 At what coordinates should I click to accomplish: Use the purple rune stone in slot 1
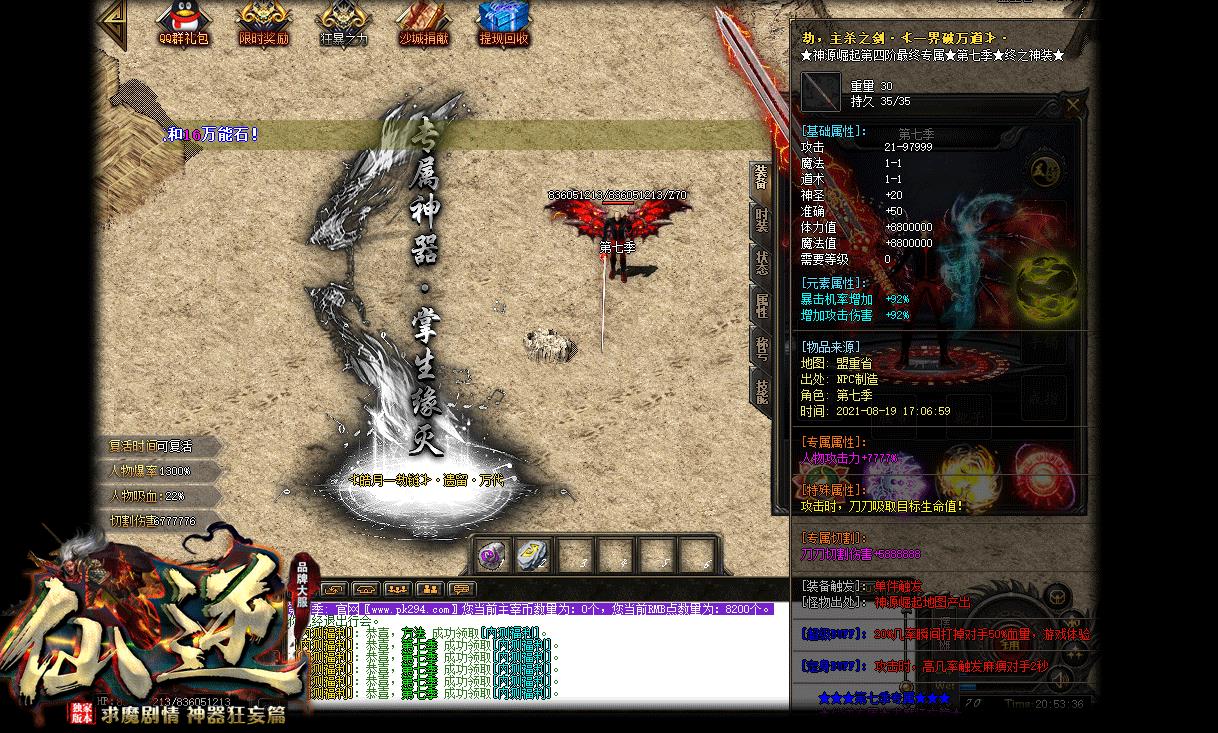point(493,556)
